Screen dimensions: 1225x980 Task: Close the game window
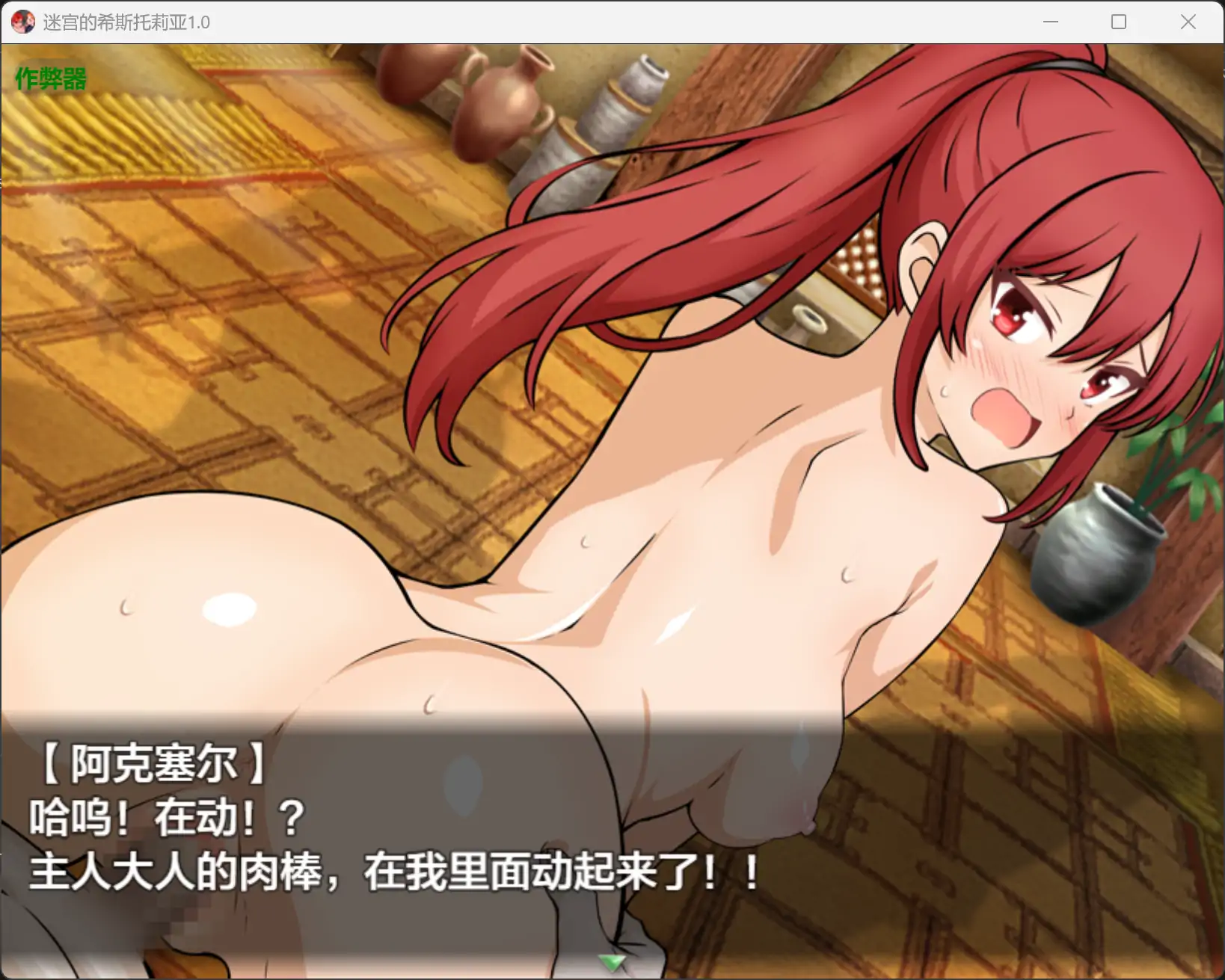pos(1187,22)
